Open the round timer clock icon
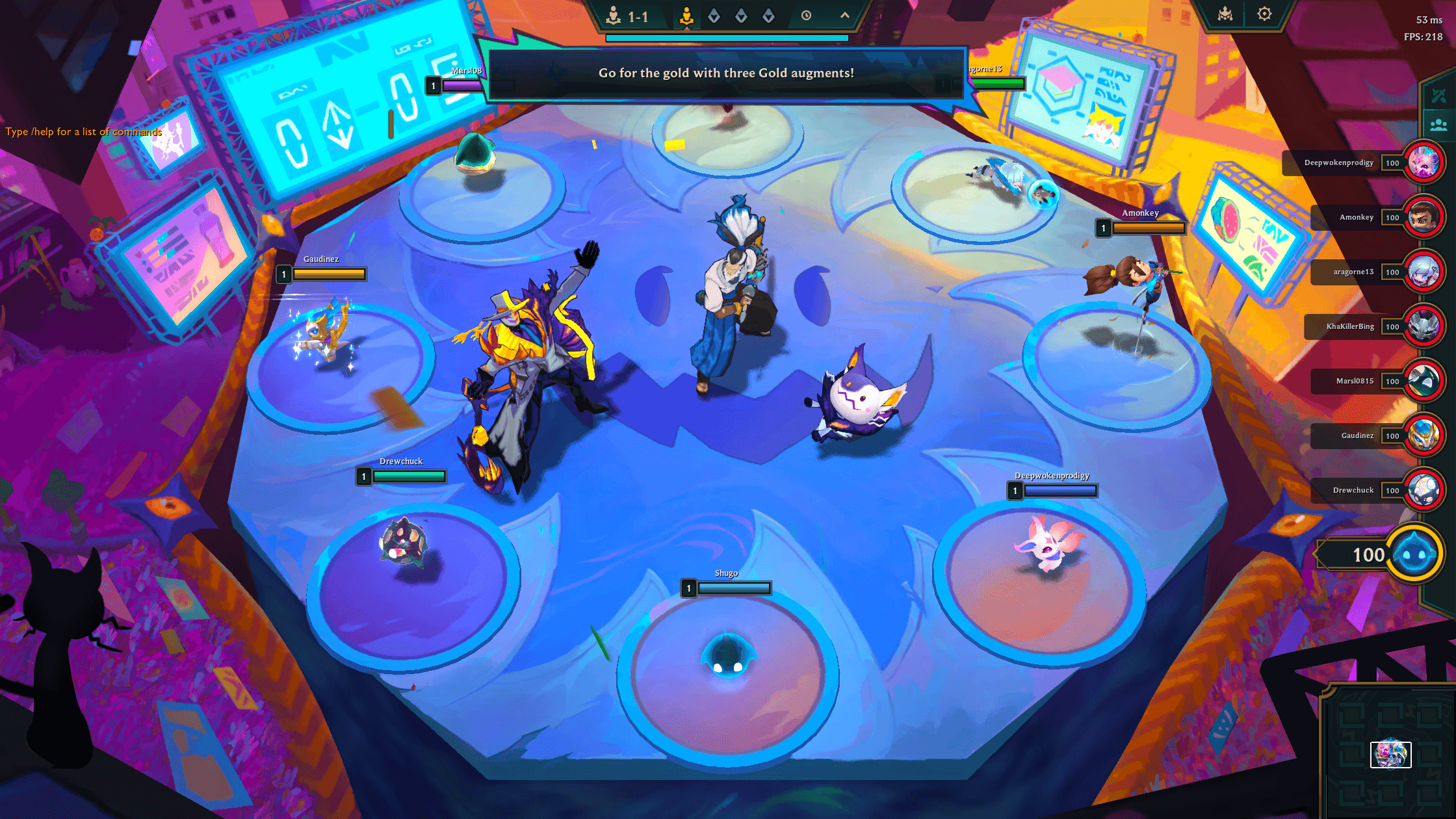The image size is (1456, 819). pyautogui.click(x=806, y=17)
